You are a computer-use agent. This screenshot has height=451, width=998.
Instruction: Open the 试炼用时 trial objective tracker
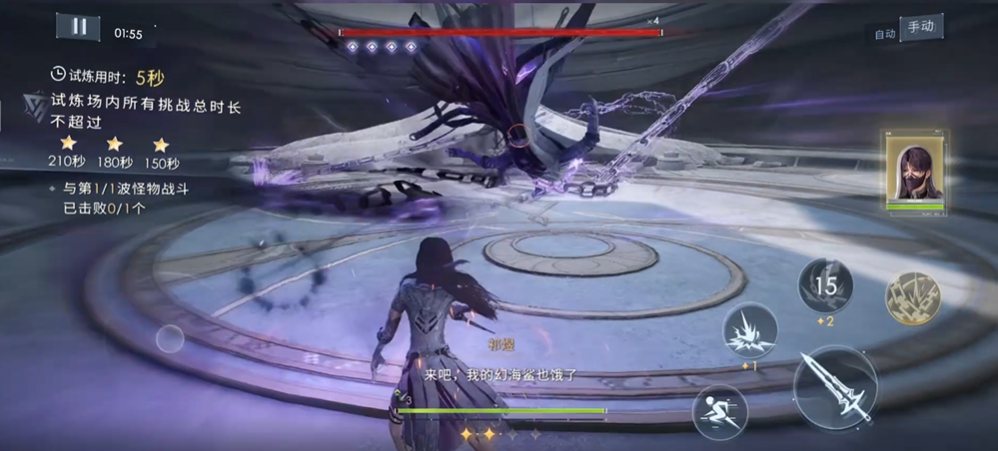[x=110, y=76]
